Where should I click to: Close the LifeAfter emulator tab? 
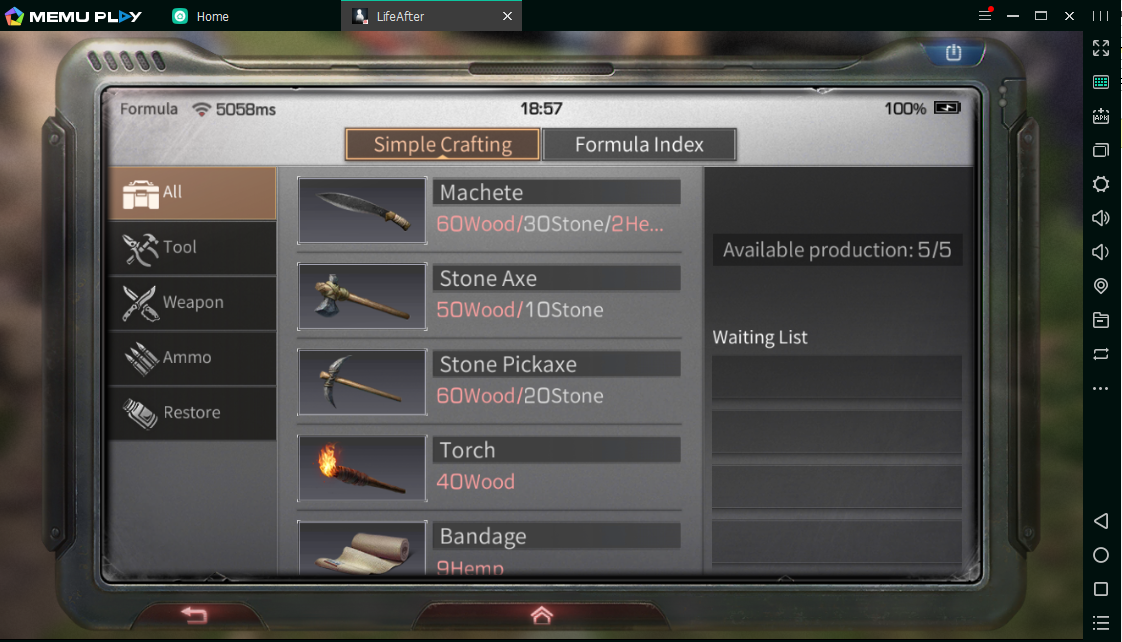tap(507, 16)
